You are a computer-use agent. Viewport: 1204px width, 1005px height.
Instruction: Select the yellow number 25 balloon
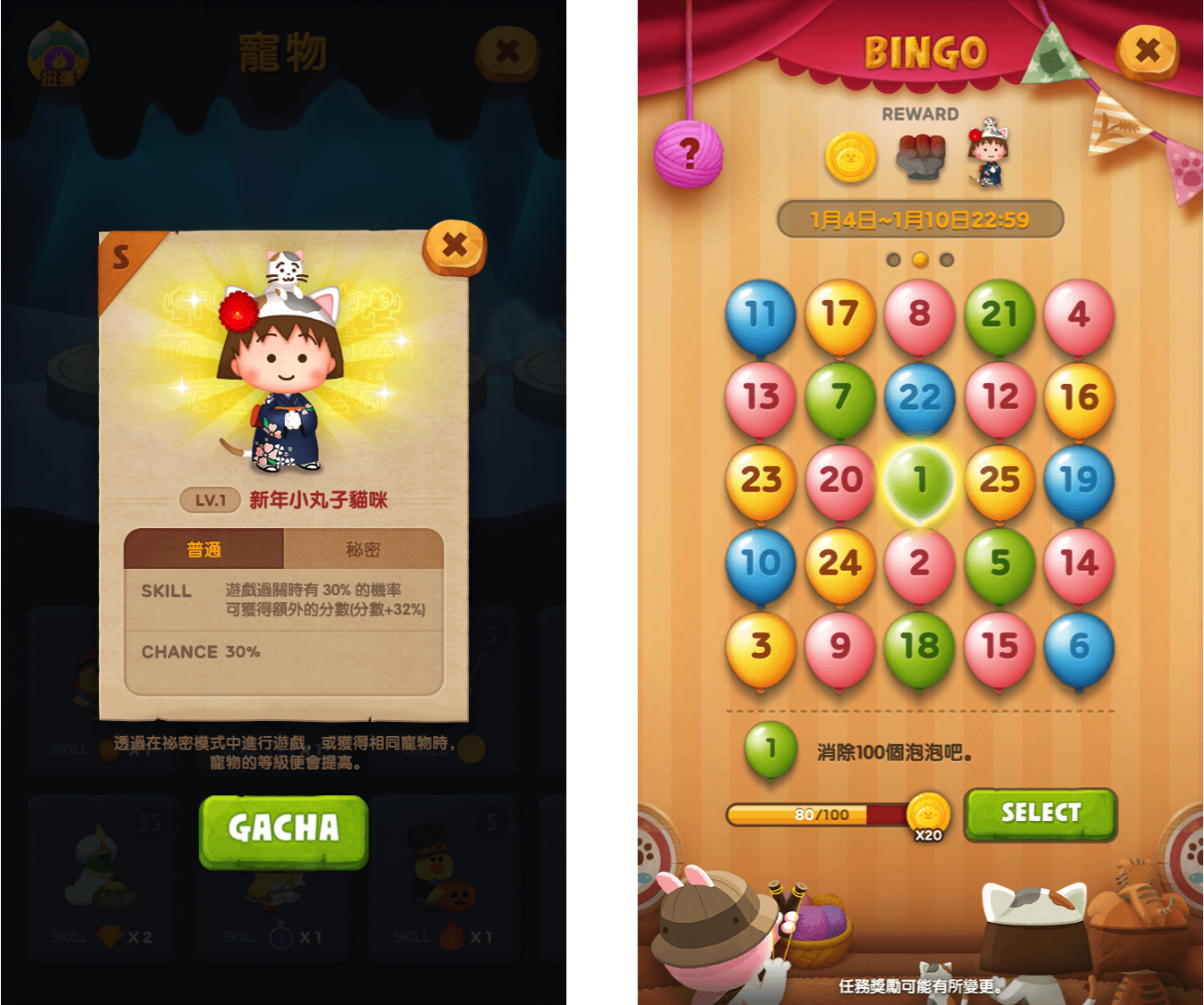(999, 481)
